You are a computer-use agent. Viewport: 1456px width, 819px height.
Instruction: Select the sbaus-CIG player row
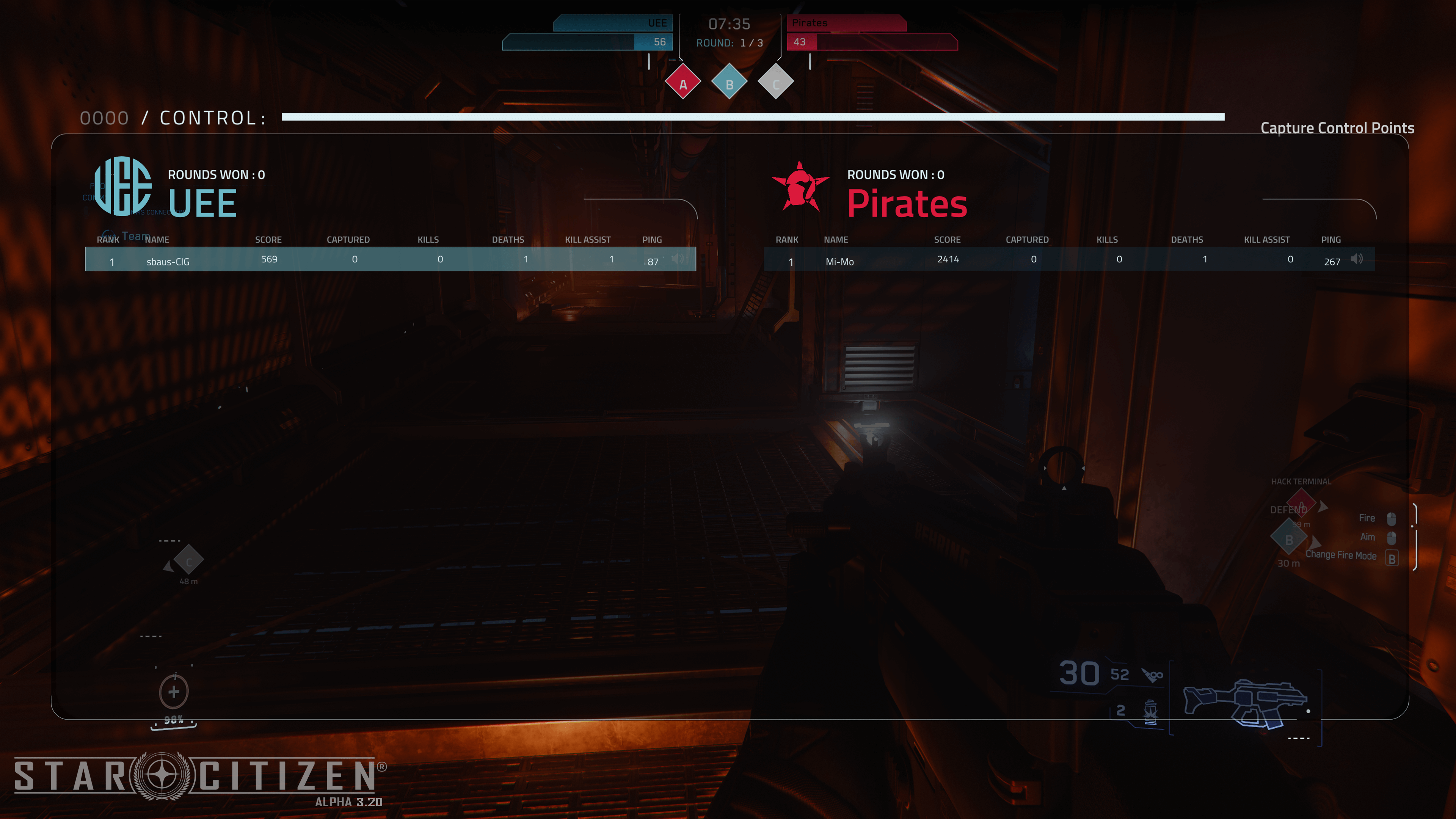tap(390, 259)
